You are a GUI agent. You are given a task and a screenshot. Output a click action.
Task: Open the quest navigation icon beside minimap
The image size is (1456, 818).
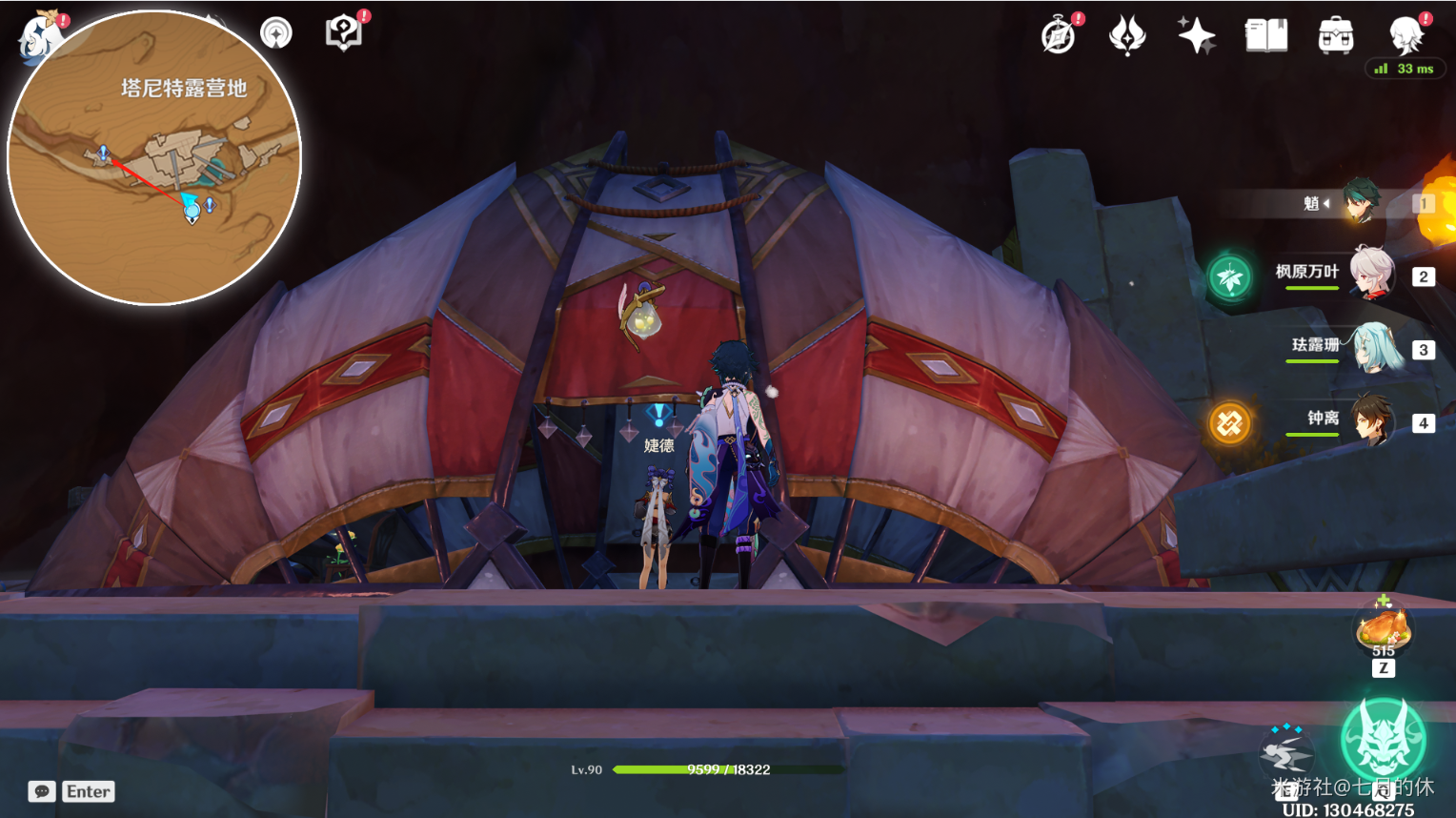276,34
